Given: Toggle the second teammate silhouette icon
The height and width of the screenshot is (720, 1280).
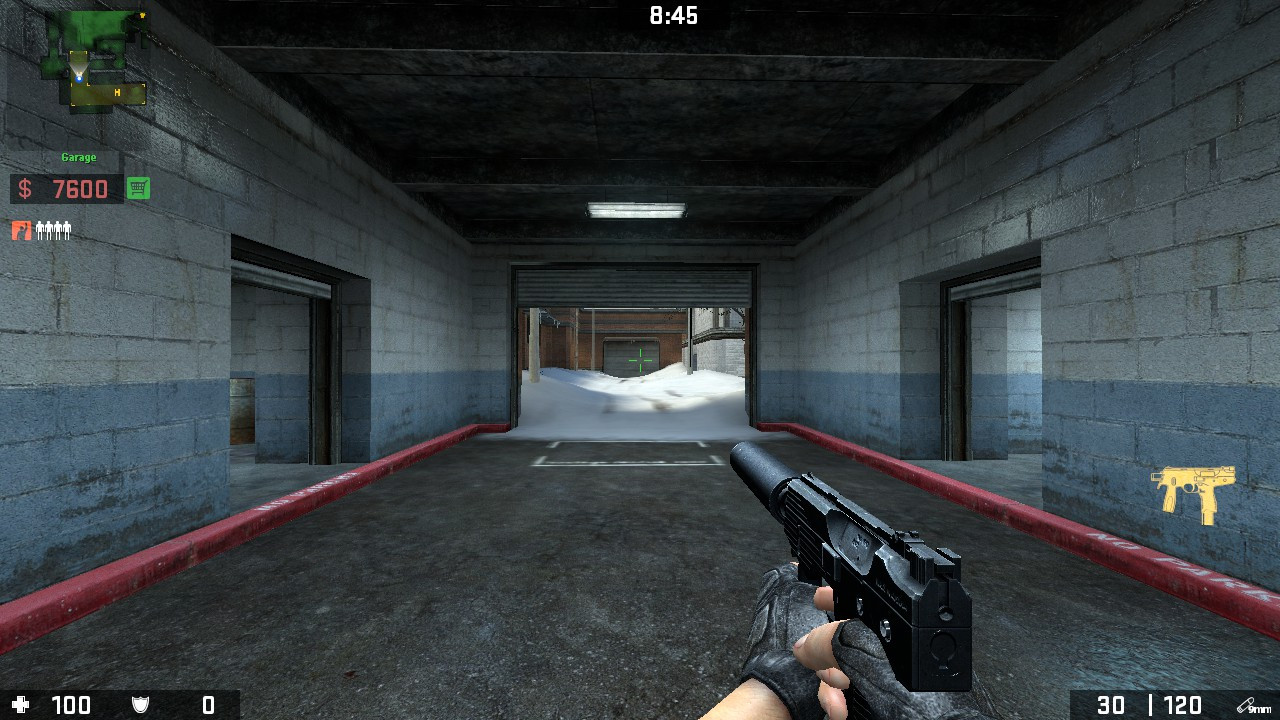Looking at the screenshot, I should [49, 230].
